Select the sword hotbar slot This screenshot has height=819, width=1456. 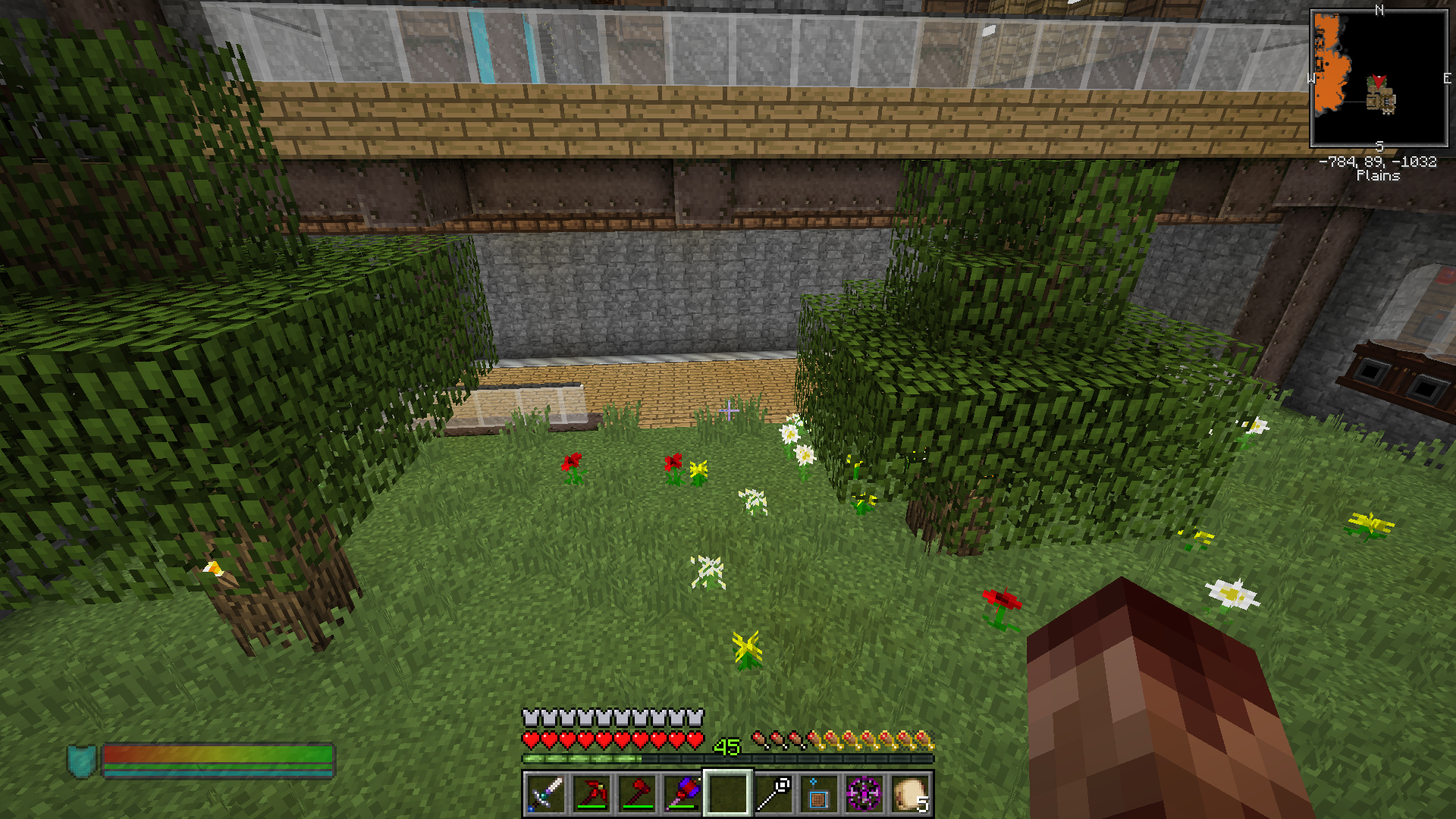[545, 794]
